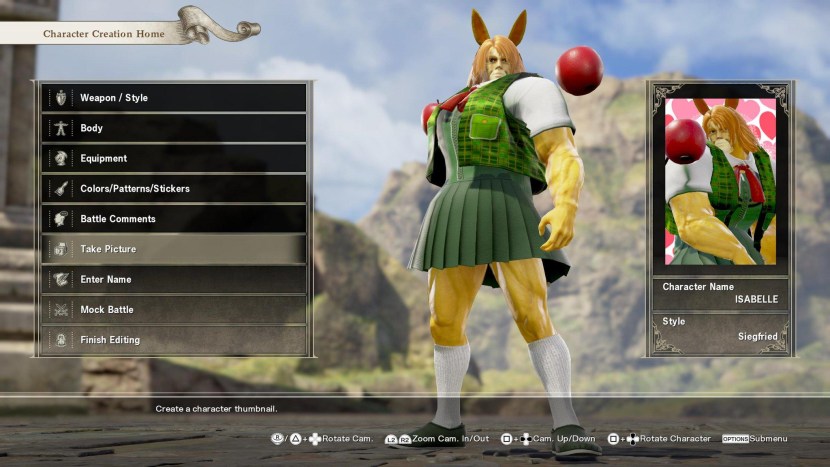830x467 pixels.
Task: Choose Colors/Patterns/Stickers from the menu
Action: [x=174, y=188]
